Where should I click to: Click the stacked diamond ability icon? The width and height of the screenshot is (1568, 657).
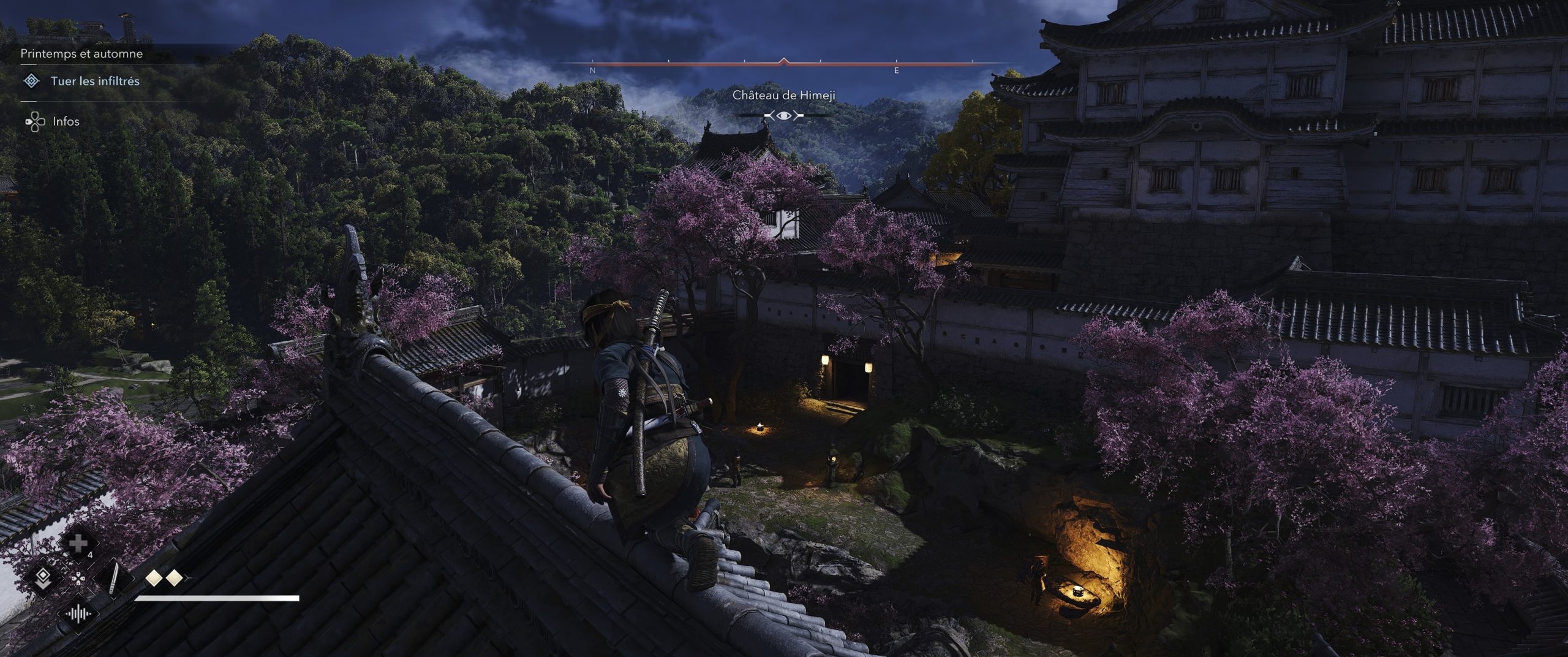click(x=43, y=579)
